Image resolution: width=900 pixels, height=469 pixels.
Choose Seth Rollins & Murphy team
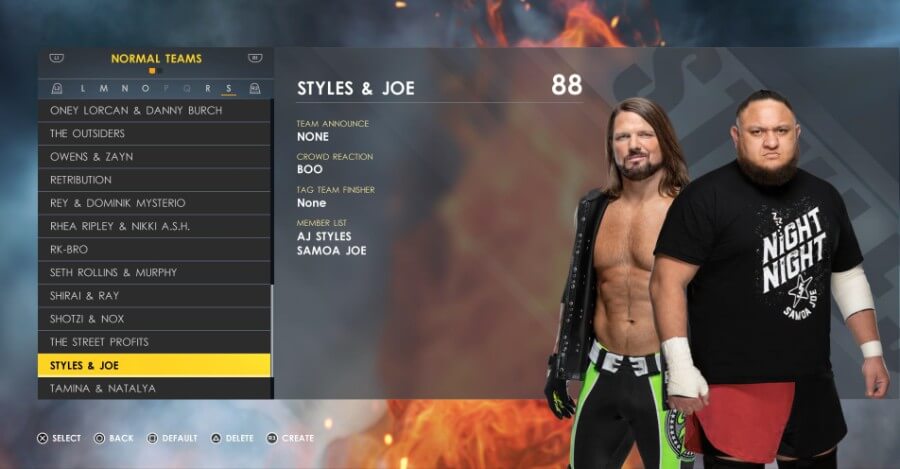155,272
